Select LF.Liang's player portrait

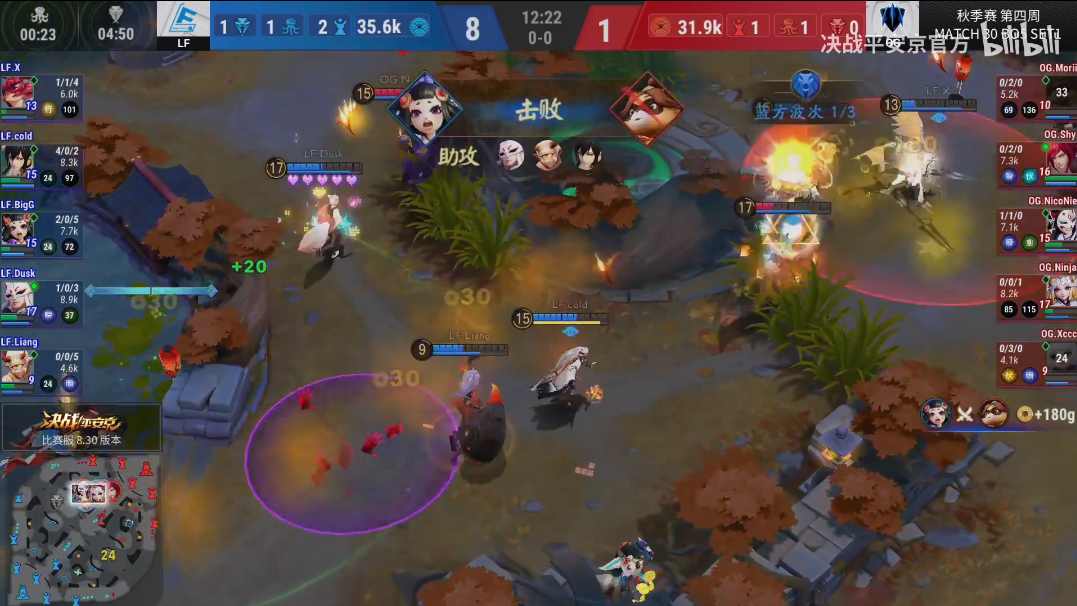(x=16, y=366)
